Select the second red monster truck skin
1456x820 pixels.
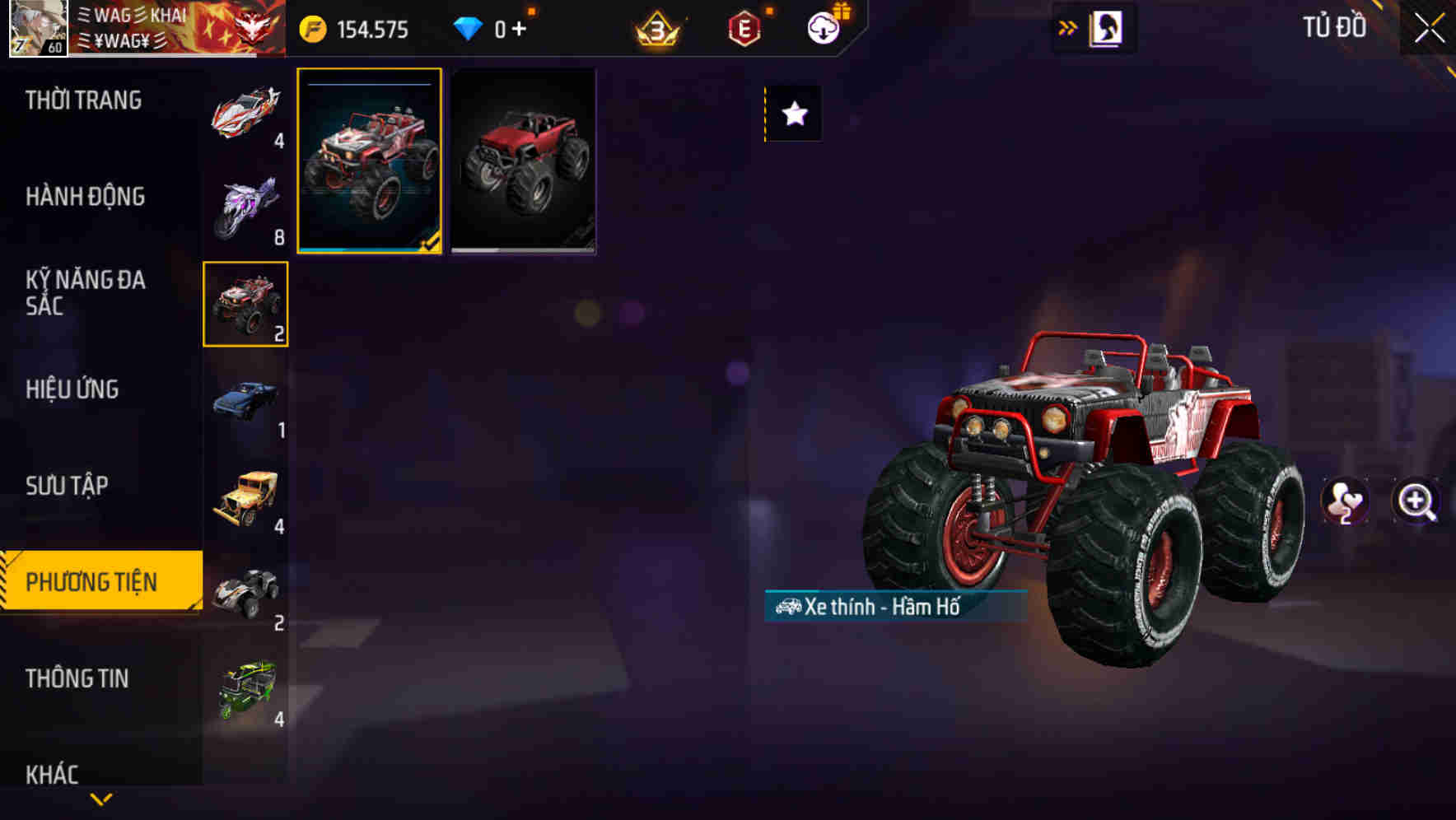[x=523, y=161]
